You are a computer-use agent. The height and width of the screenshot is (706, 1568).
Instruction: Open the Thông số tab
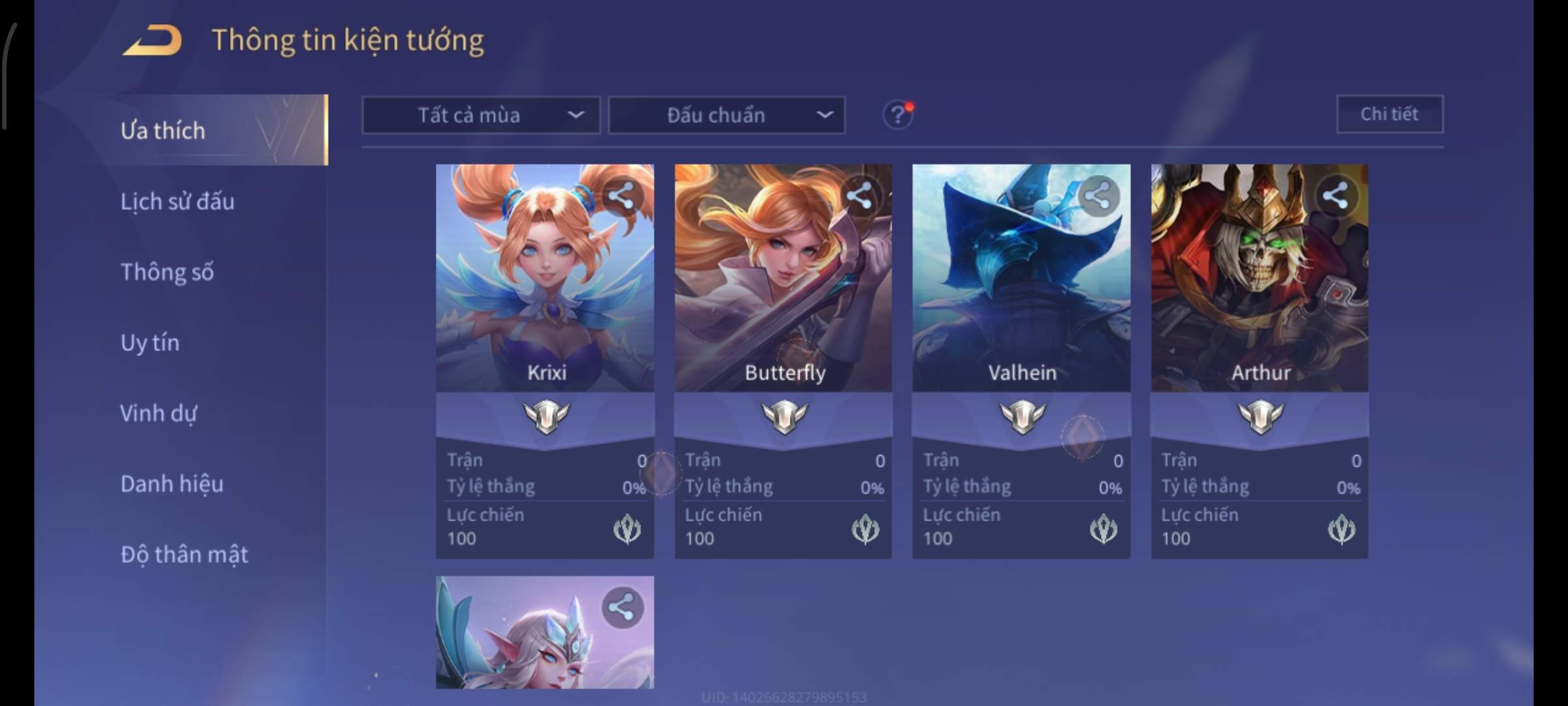click(x=167, y=272)
